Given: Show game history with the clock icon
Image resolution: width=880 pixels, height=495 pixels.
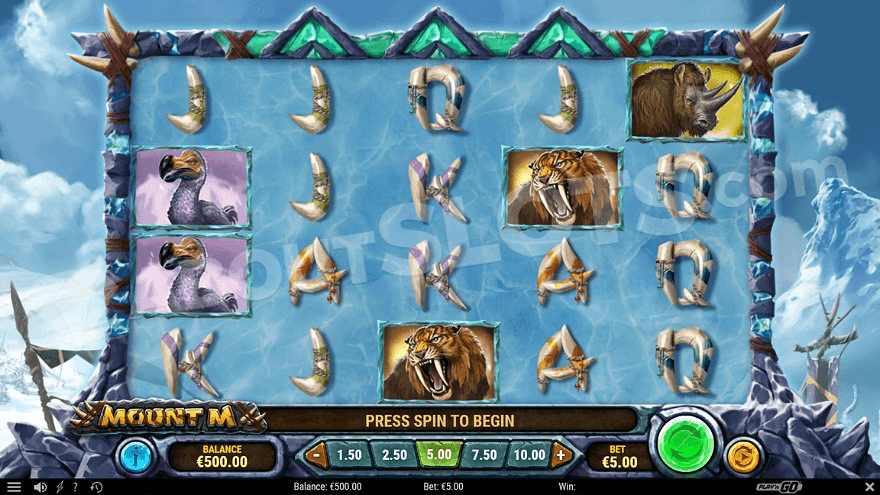Looking at the screenshot, I should point(98,487).
